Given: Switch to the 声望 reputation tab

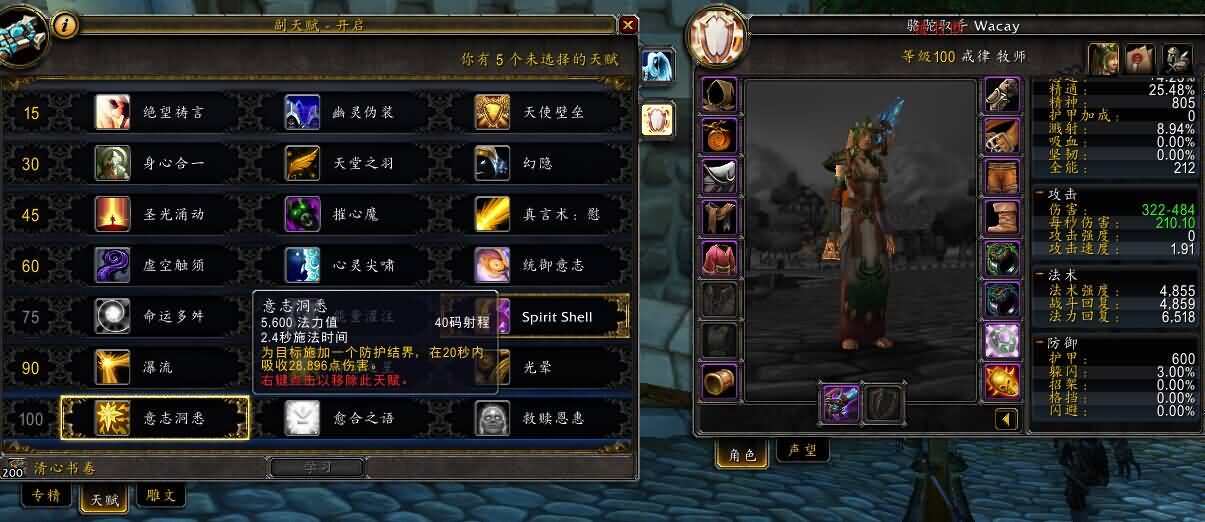Looking at the screenshot, I should [803, 451].
